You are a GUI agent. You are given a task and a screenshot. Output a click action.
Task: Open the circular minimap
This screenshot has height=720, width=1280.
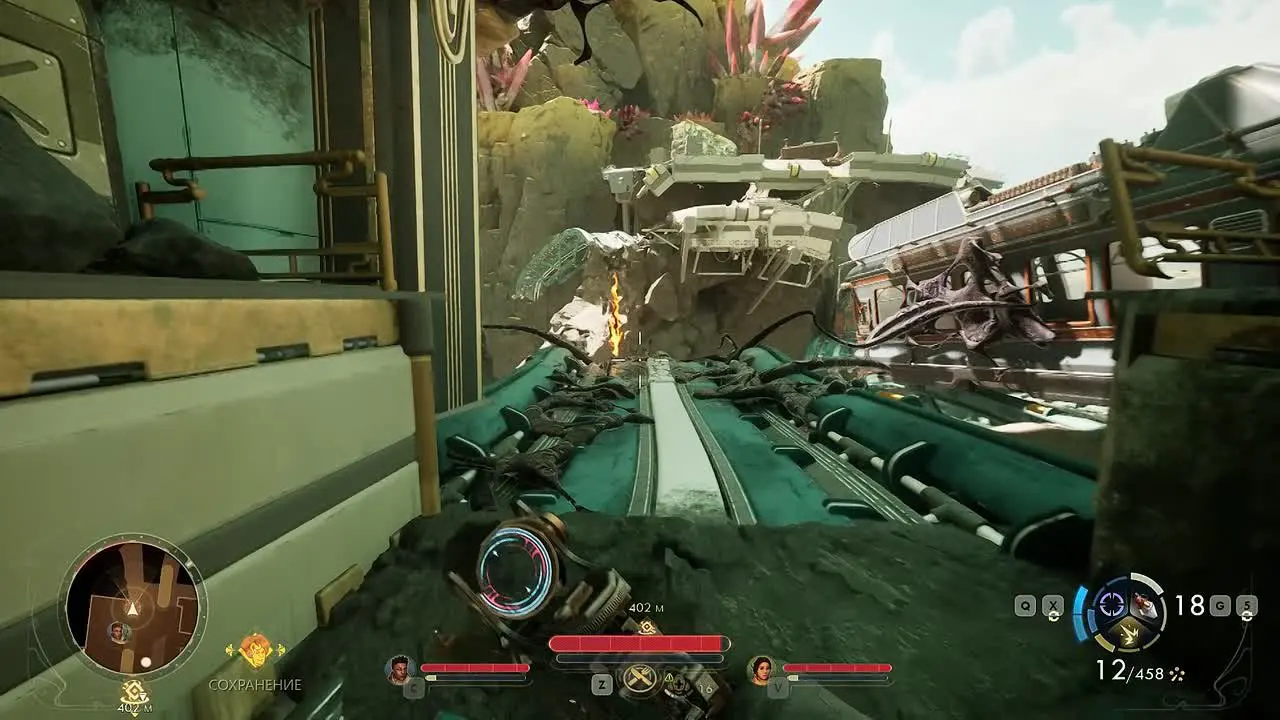132,607
